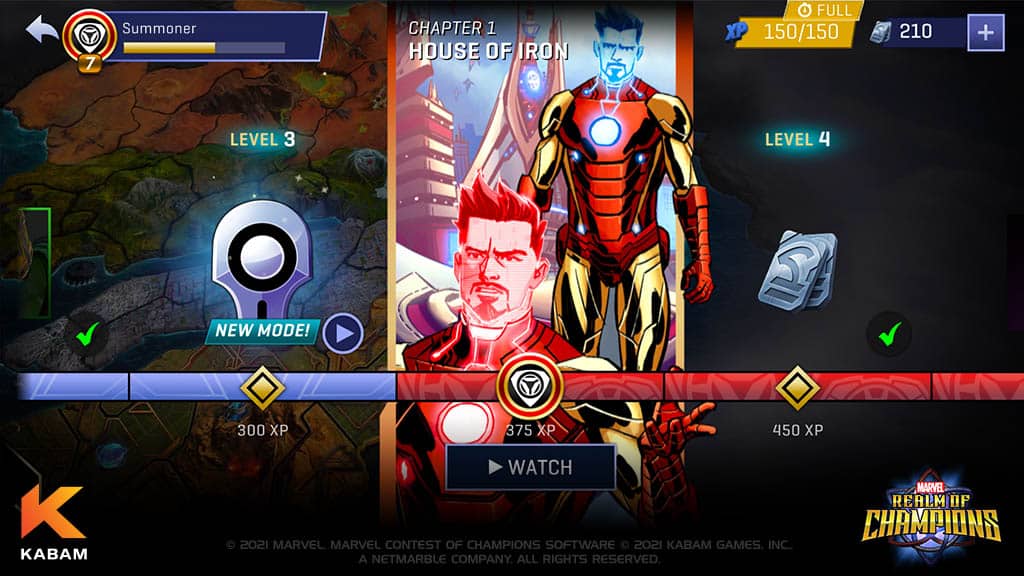Image resolution: width=1024 pixels, height=576 pixels.
Task: Watch the House of Iron chapter video
Action: tap(530, 467)
